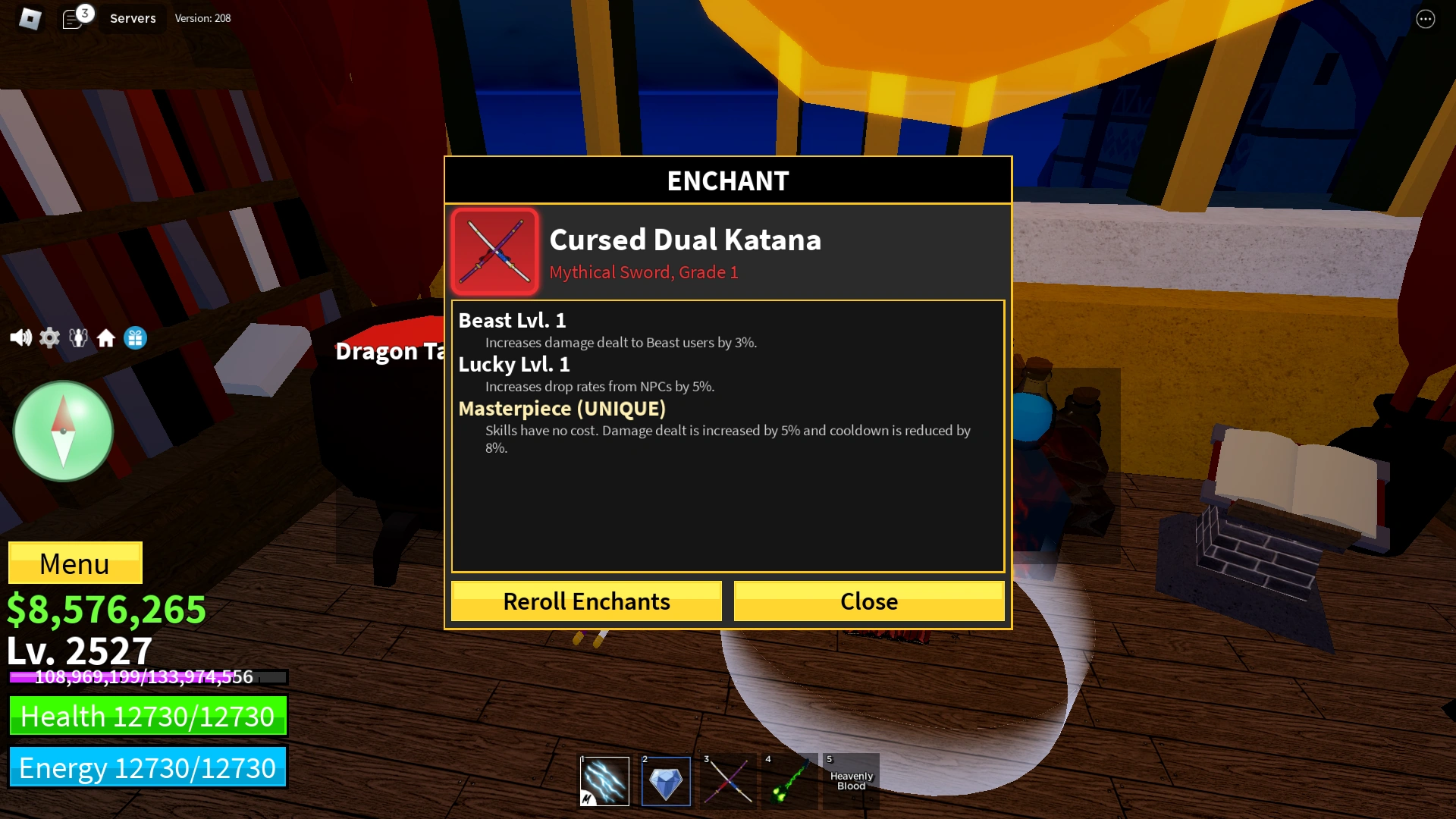Click the Reroll Enchants button
1456x819 pixels.
[585, 601]
